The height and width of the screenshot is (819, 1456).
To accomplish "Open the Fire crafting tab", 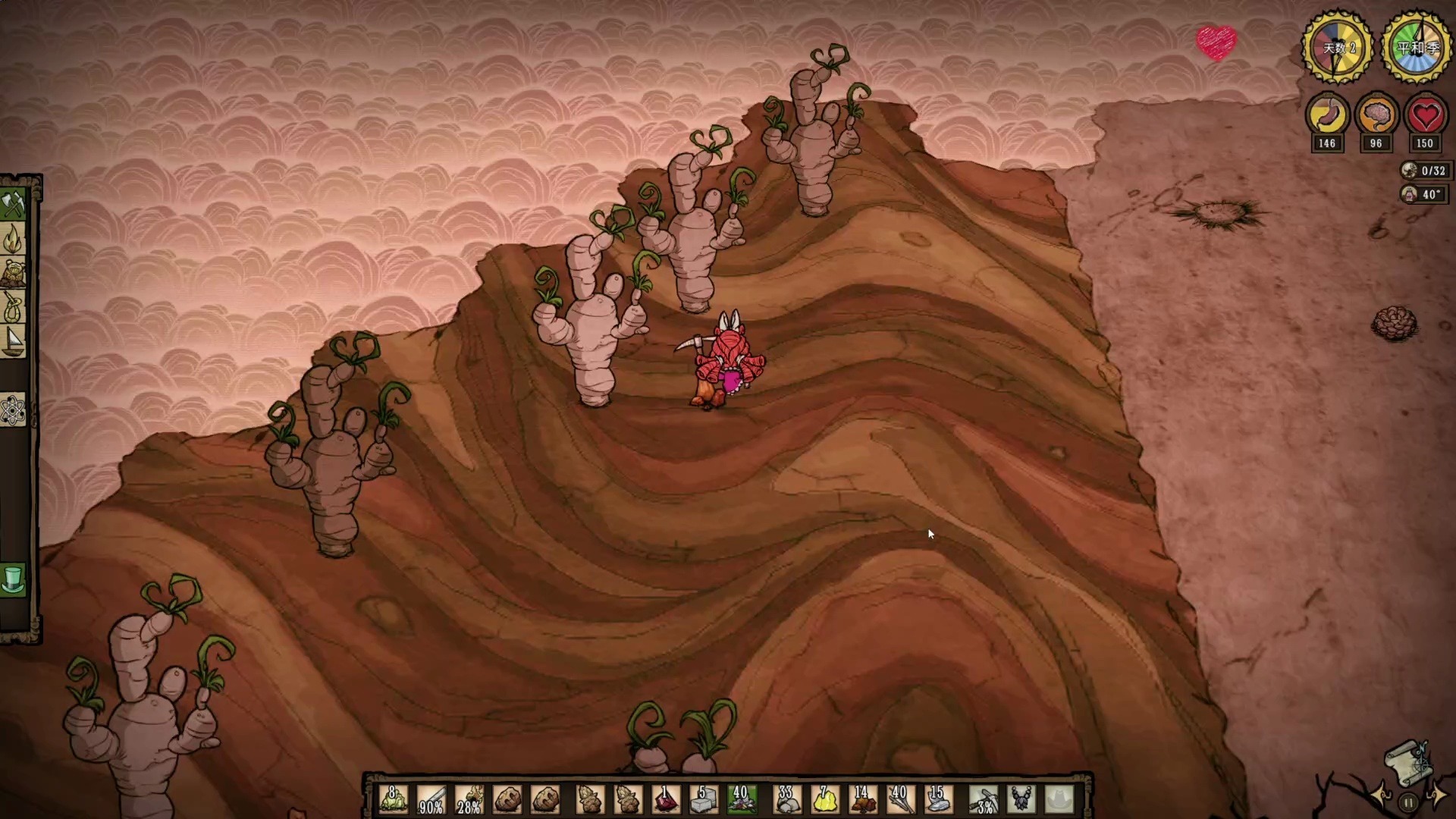I will tap(14, 240).
